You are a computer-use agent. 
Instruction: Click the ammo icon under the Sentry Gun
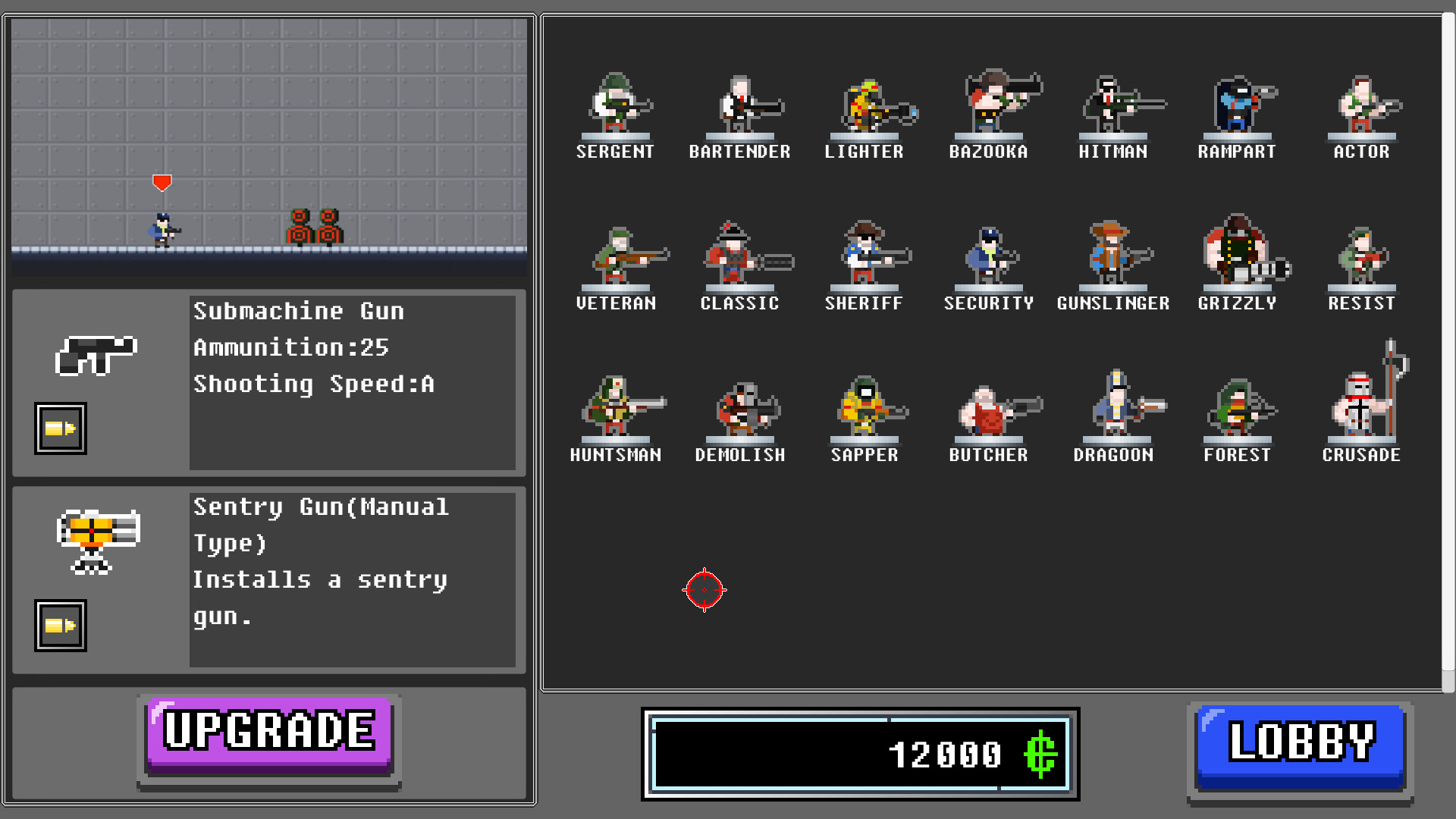tap(60, 625)
